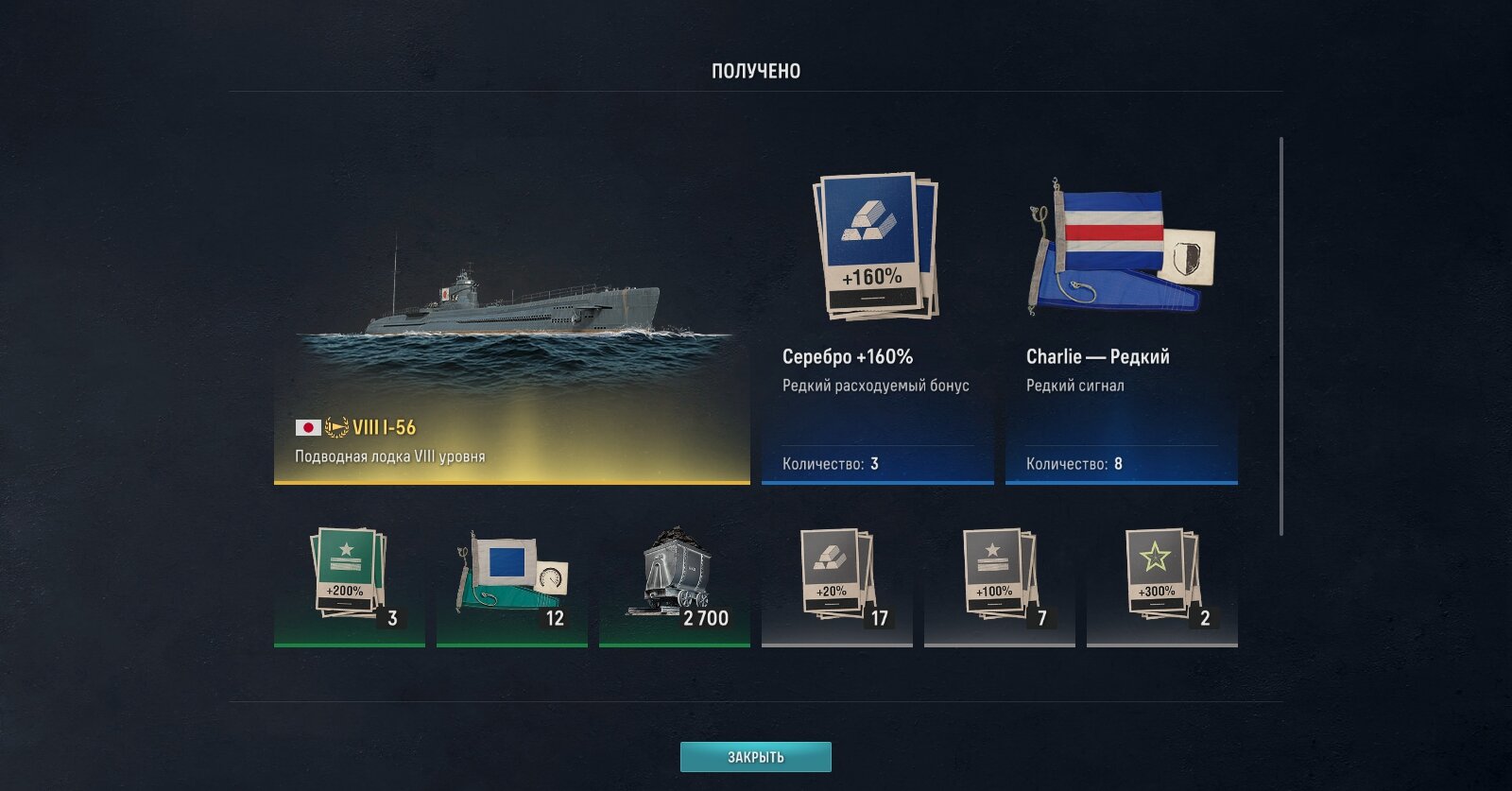
Task: Close the rewards window with ЗАКРЫТЬ
Action: tap(755, 757)
